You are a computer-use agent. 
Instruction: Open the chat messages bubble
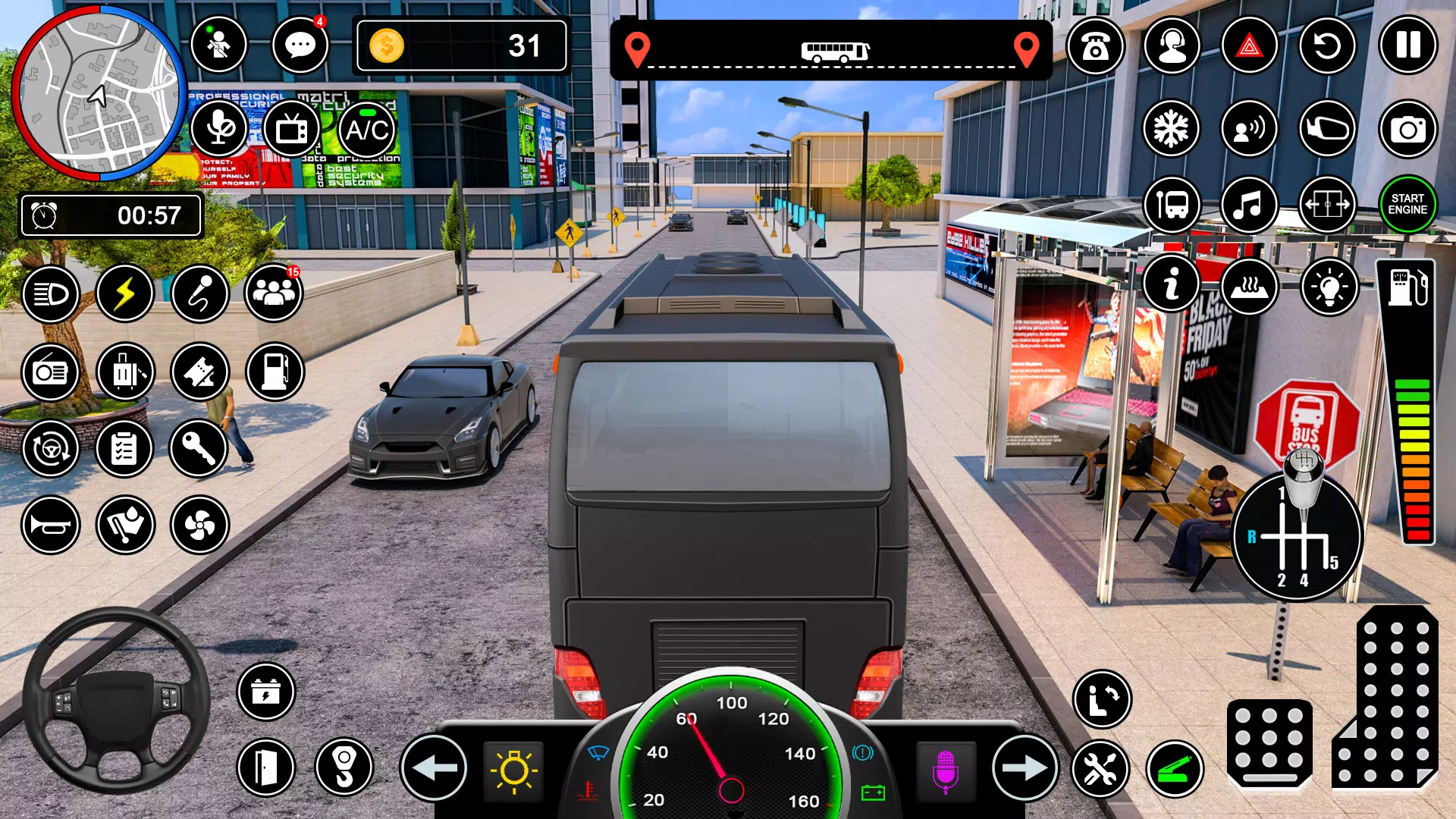[300, 46]
